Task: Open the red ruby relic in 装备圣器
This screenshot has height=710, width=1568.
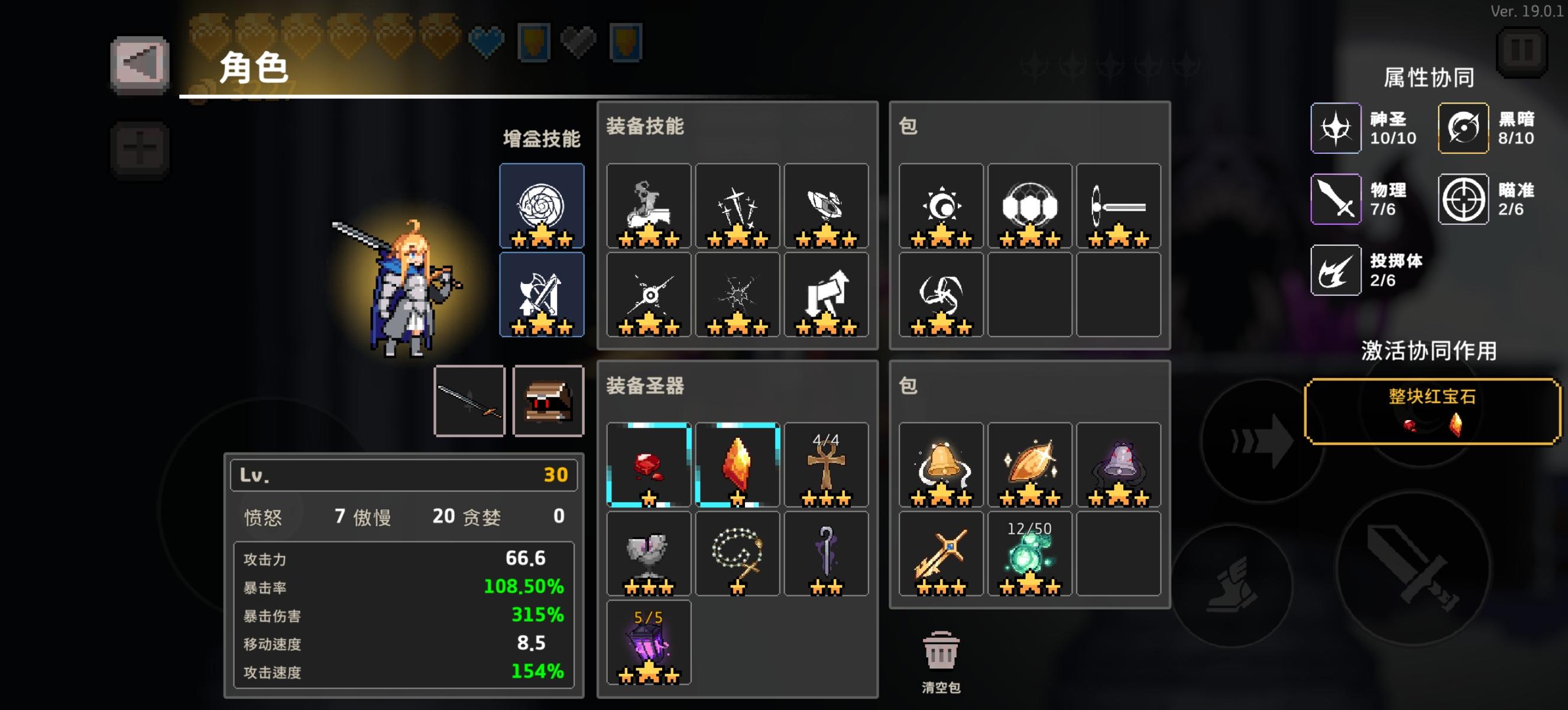Action: point(648,463)
